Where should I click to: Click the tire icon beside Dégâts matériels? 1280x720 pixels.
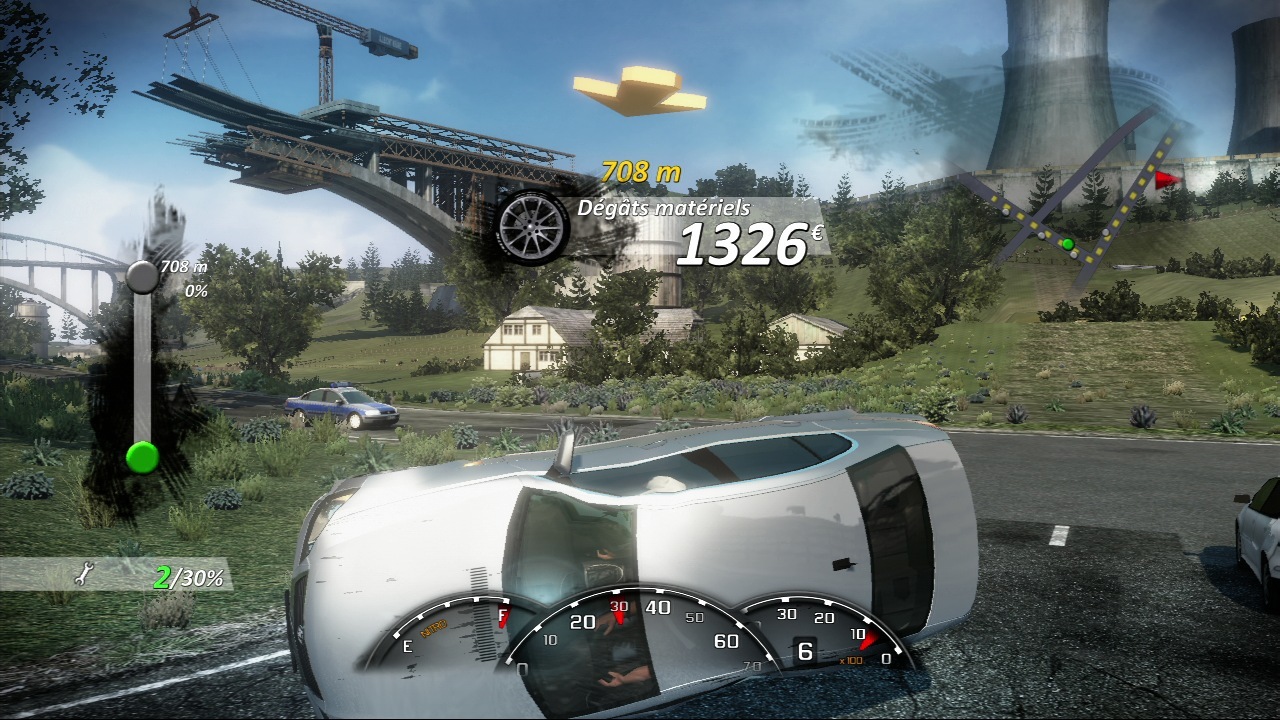[533, 227]
